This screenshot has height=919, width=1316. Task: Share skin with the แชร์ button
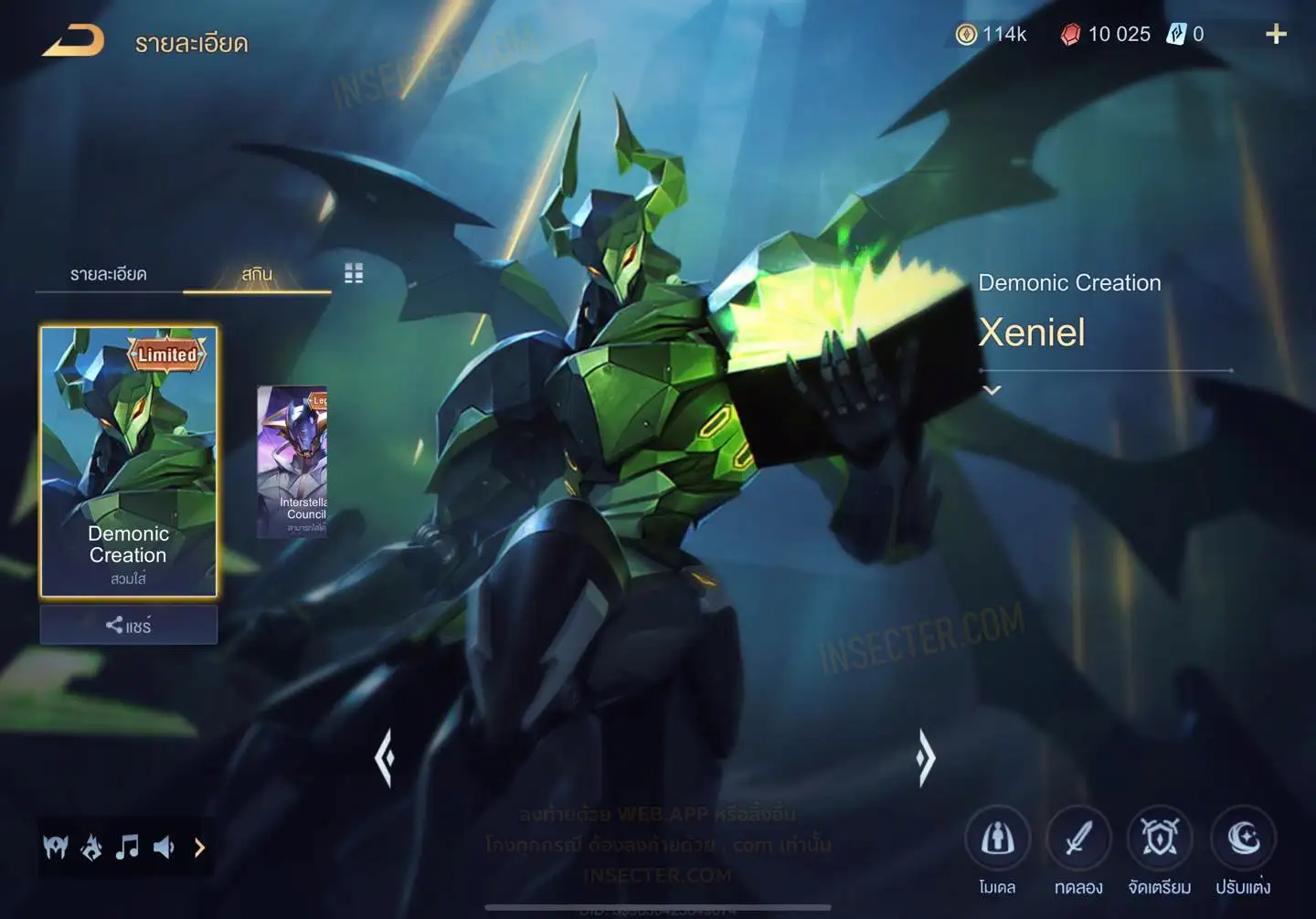point(129,626)
